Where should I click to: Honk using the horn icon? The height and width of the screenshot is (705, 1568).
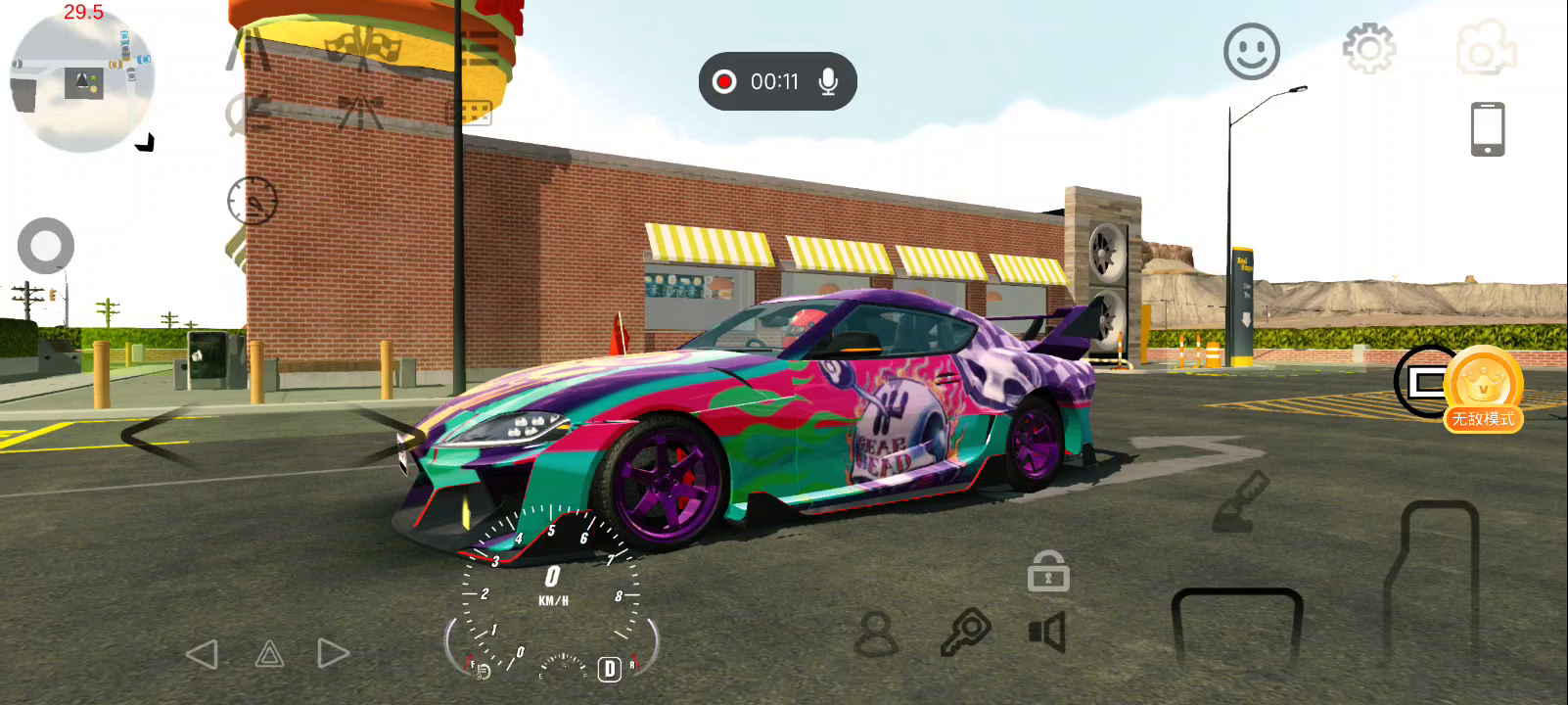tap(1047, 633)
